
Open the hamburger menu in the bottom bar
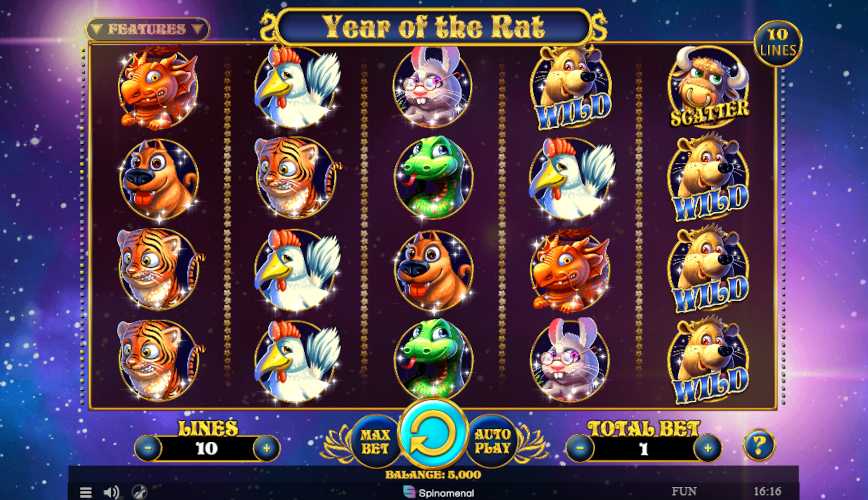(x=86, y=492)
